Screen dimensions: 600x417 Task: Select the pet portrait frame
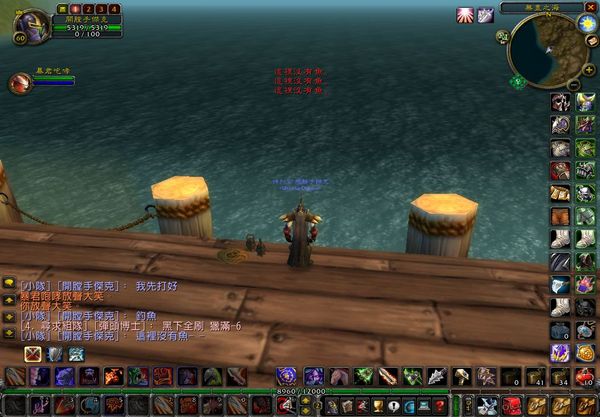point(20,84)
